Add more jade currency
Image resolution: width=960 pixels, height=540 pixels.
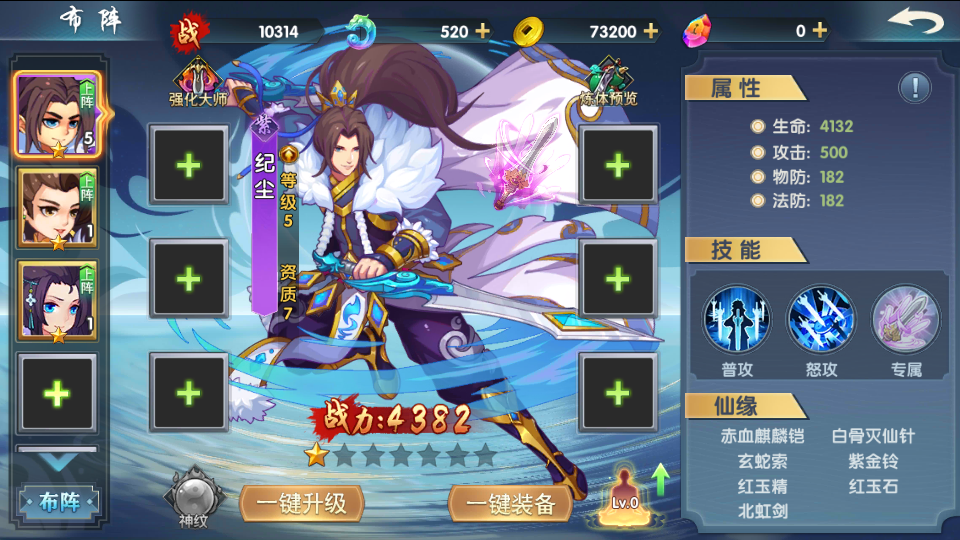[483, 31]
